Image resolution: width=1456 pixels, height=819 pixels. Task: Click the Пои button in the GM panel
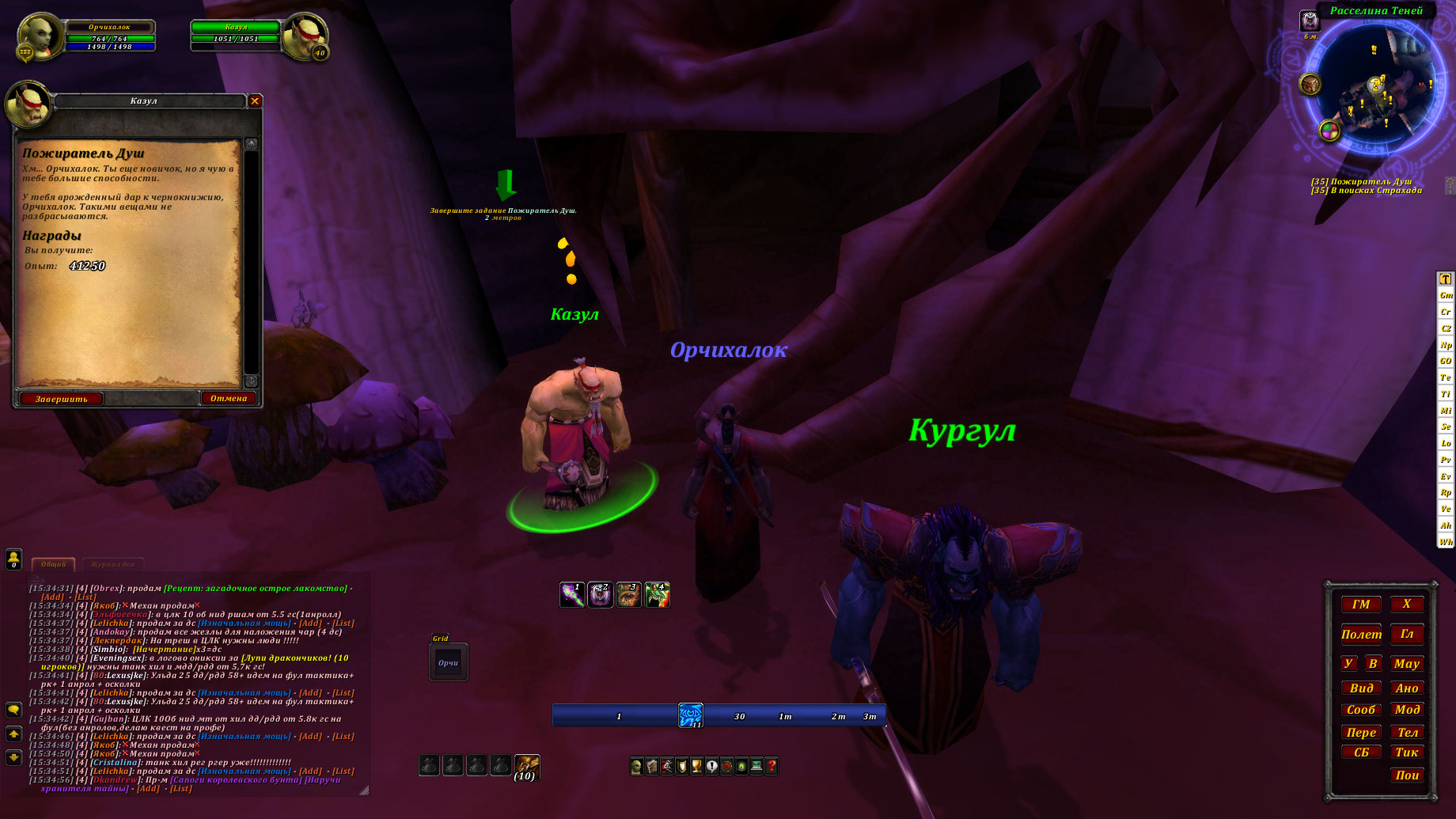click(x=1407, y=775)
